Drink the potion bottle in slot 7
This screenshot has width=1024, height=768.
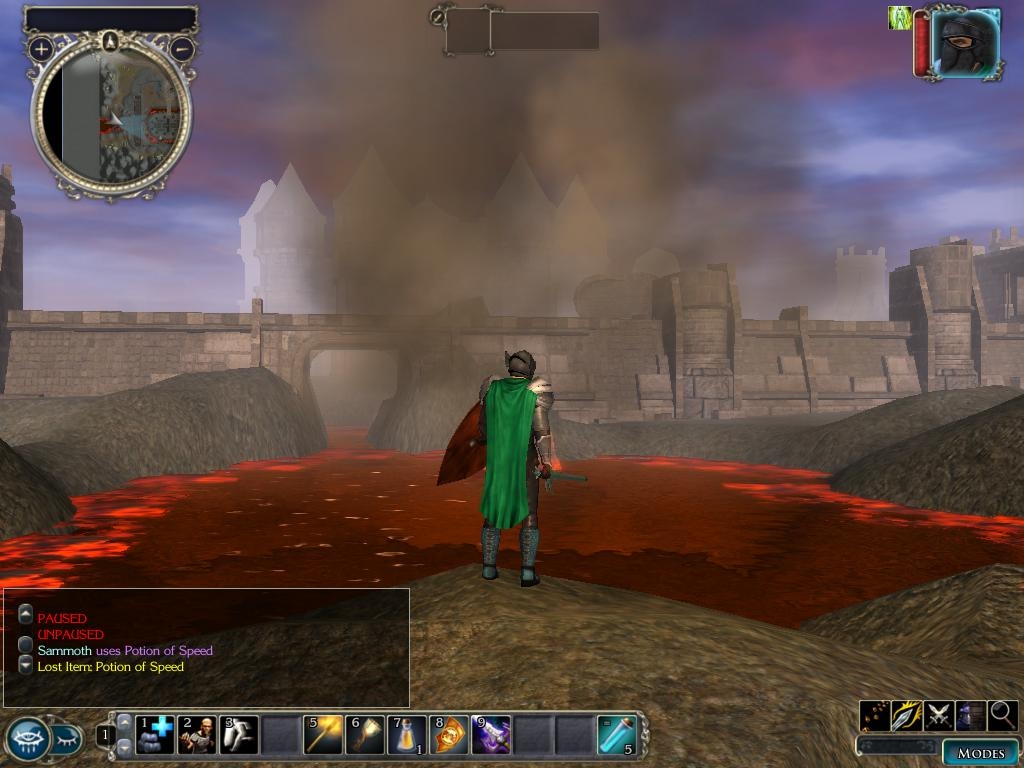(x=407, y=735)
